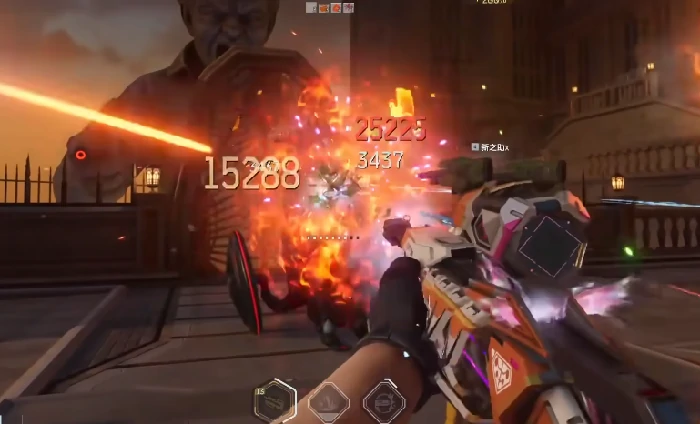Activate the circular gear-framed ability icon
The image size is (700, 424).
[x=383, y=401]
